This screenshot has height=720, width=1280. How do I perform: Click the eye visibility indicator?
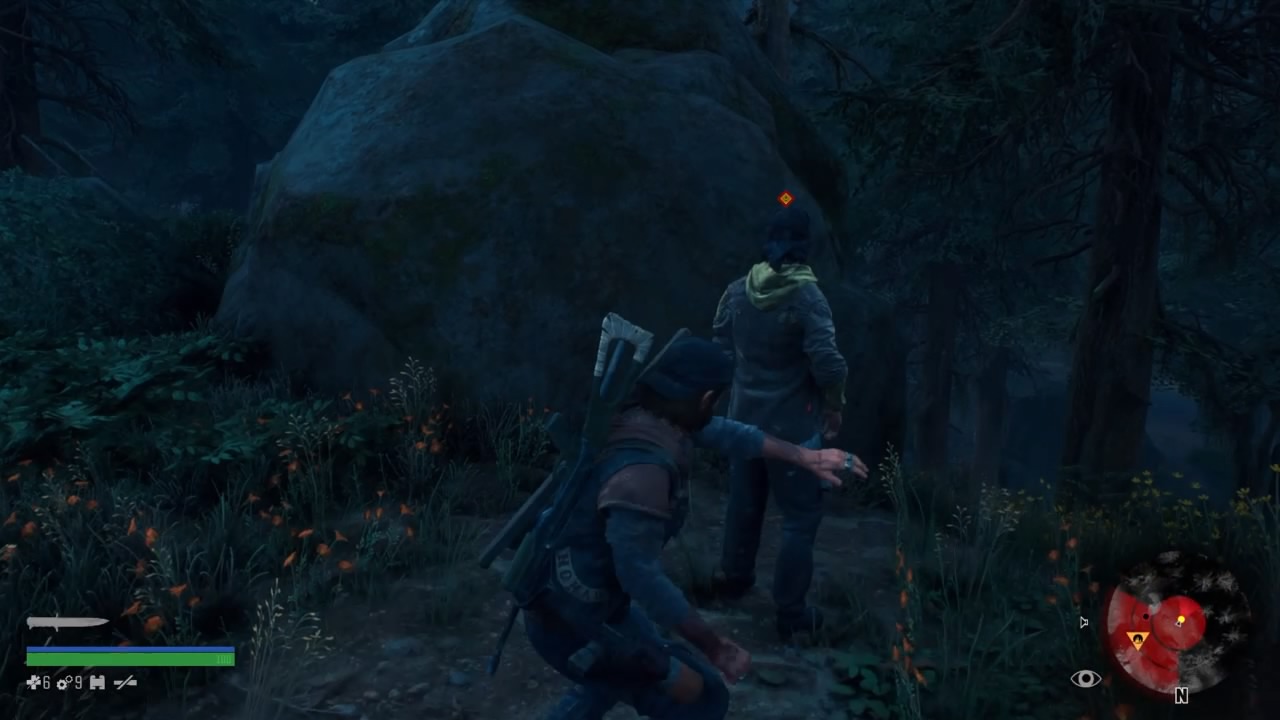[1085, 680]
